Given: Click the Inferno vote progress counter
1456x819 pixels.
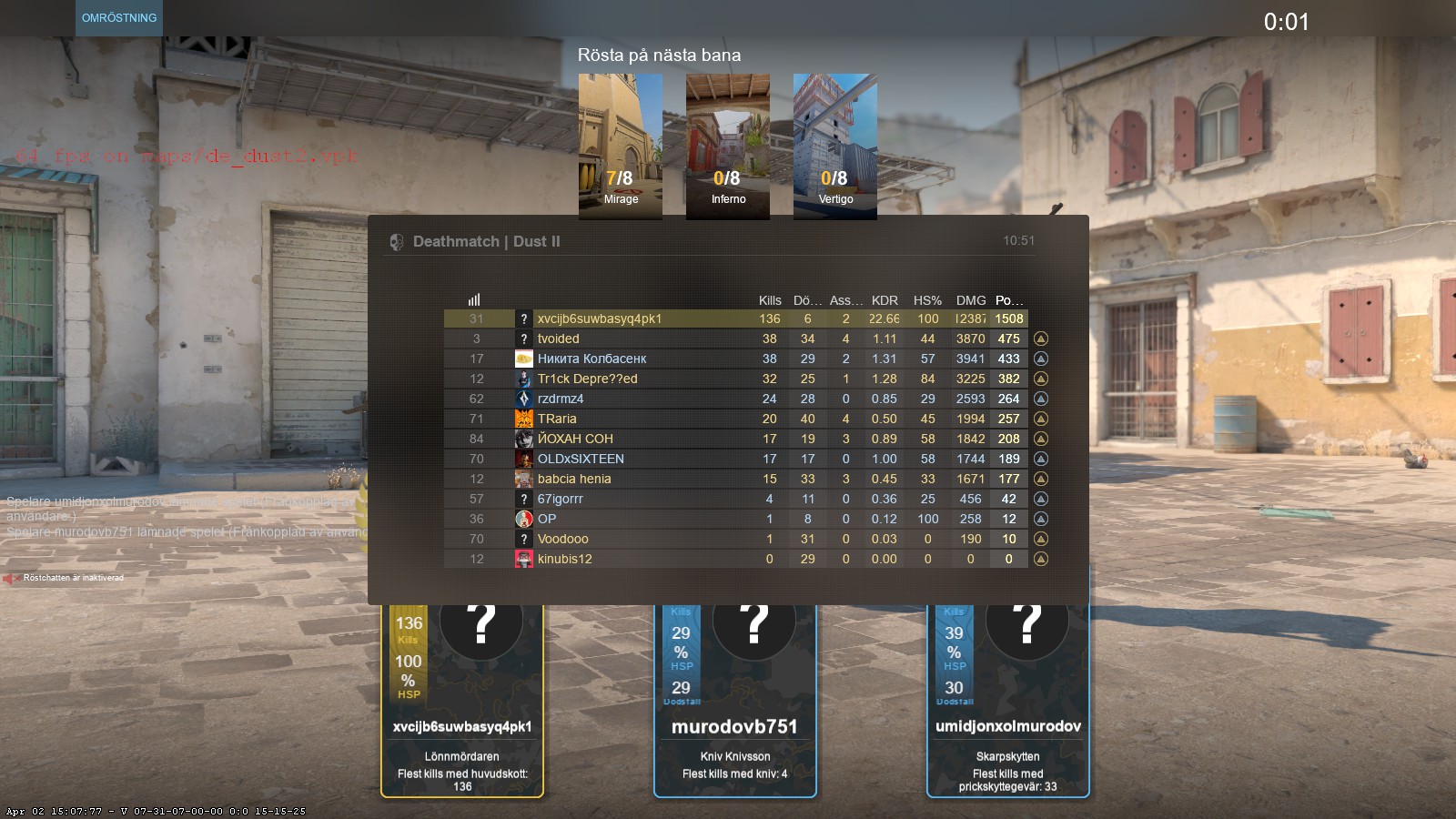Looking at the screenshot, I should pyautogui.click(x=727, y=178).
